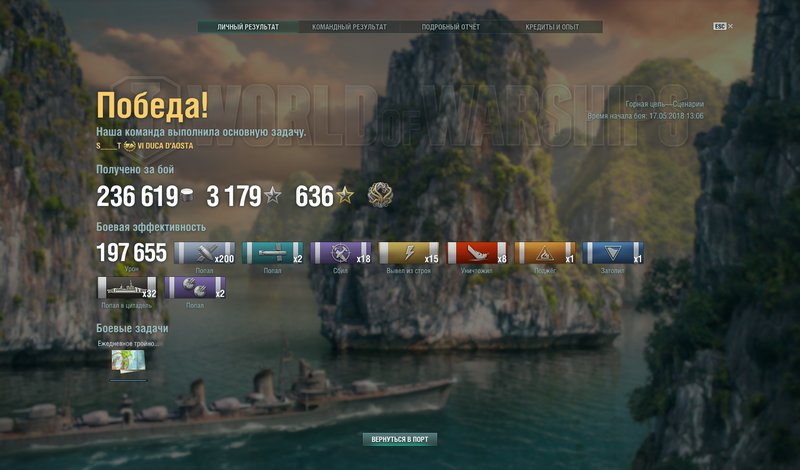Image resolution: width=800 pixels, height=470 pixels.
Task: Choose the incapacitation x15 ribbon
Action: click(x=409, y=253)
